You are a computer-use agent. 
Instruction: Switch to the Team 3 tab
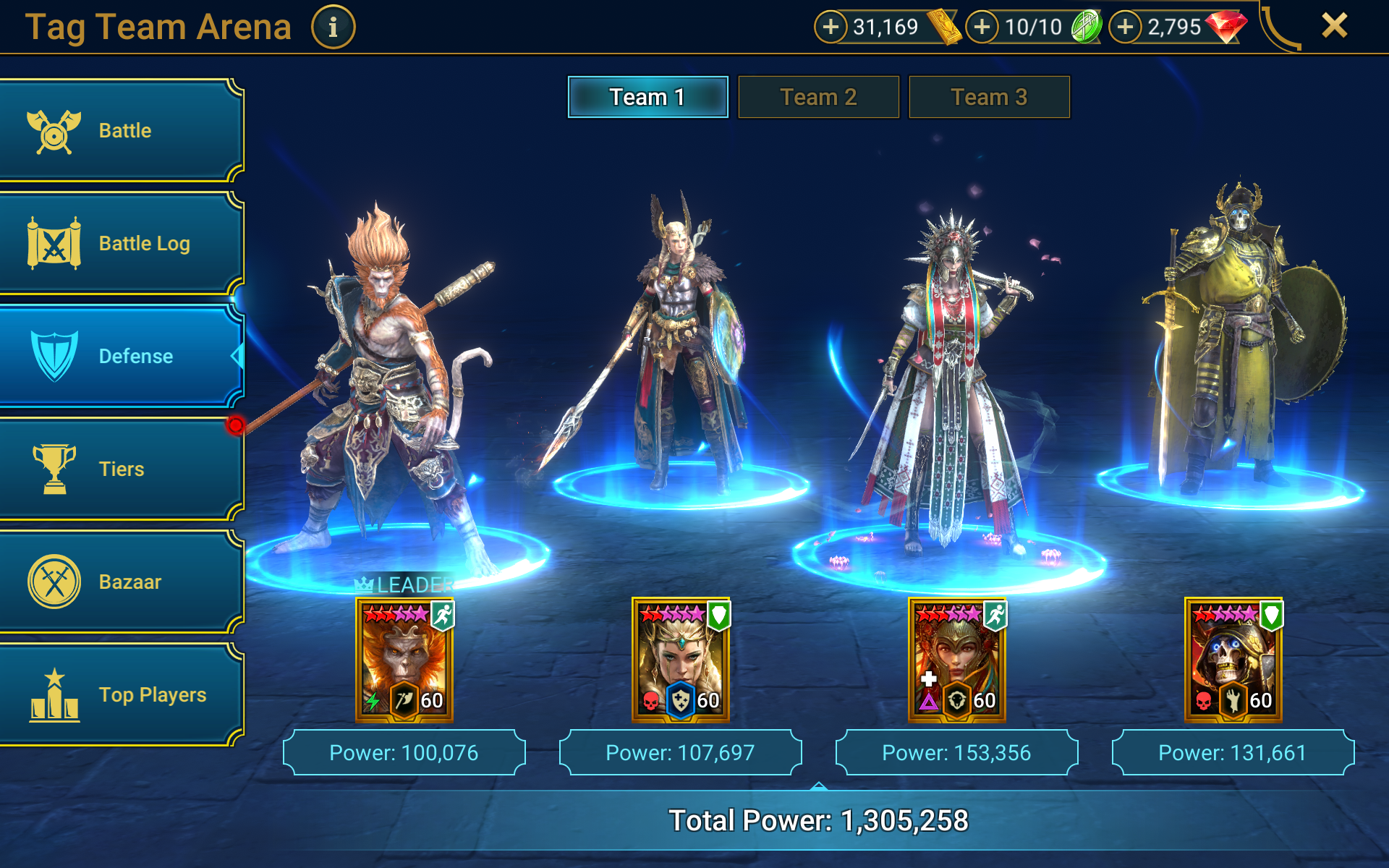click(989, 97)
